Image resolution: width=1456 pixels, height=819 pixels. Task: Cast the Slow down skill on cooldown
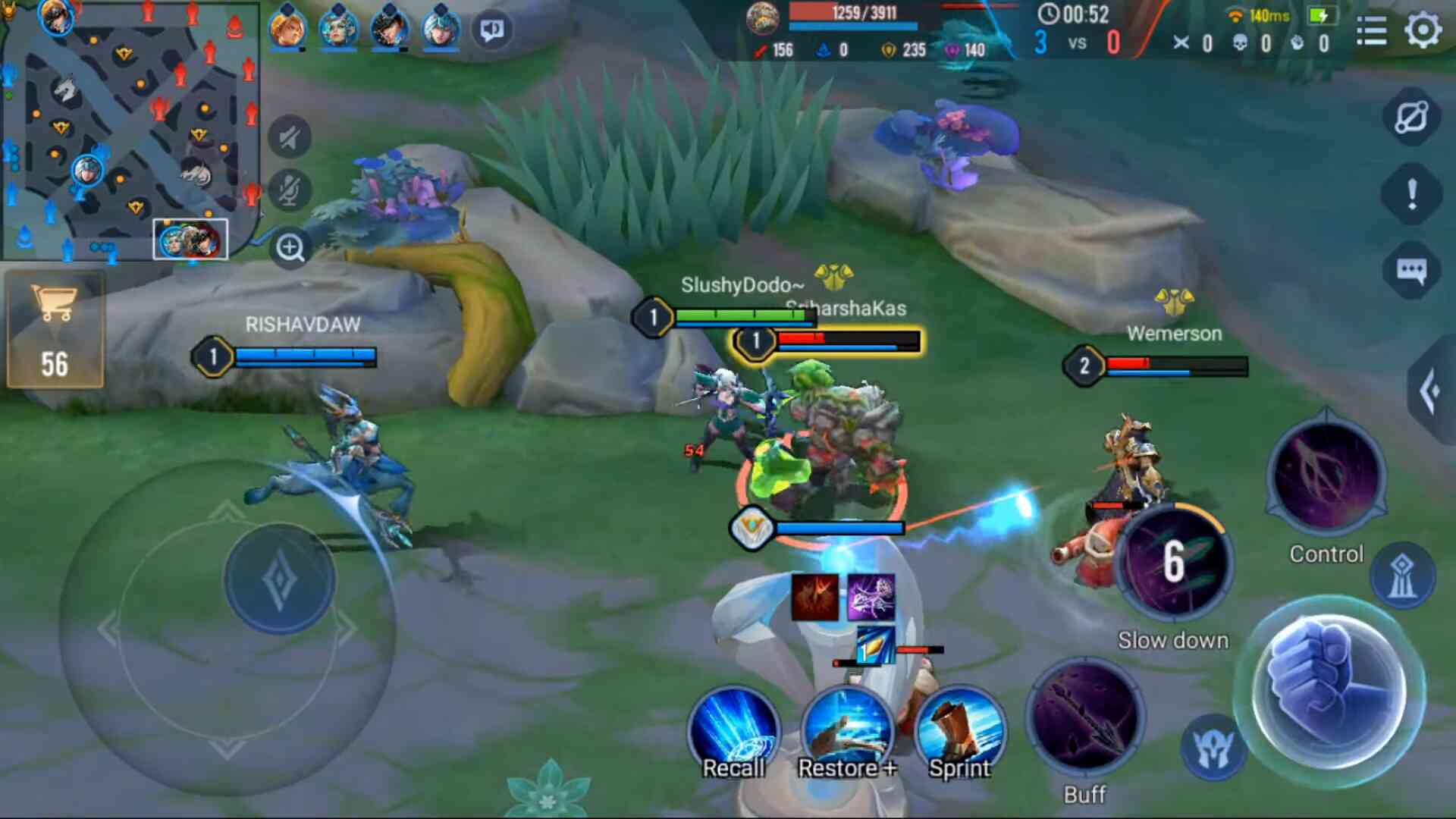1173,561
